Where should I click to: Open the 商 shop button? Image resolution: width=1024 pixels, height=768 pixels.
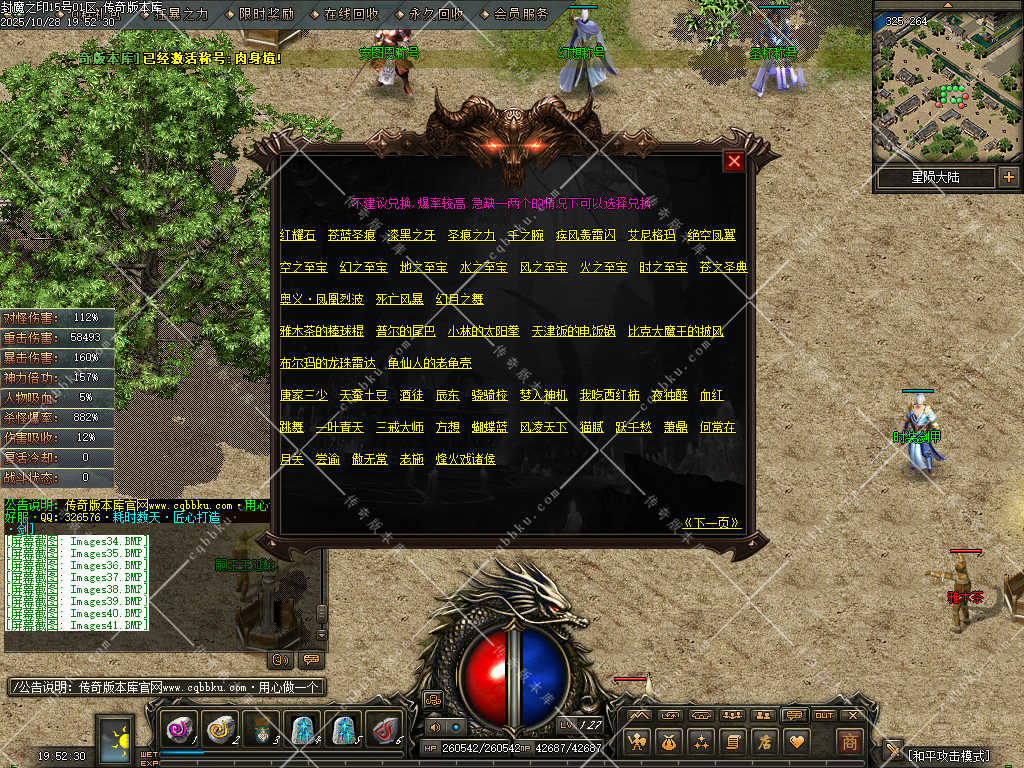(x=849, y=741)
